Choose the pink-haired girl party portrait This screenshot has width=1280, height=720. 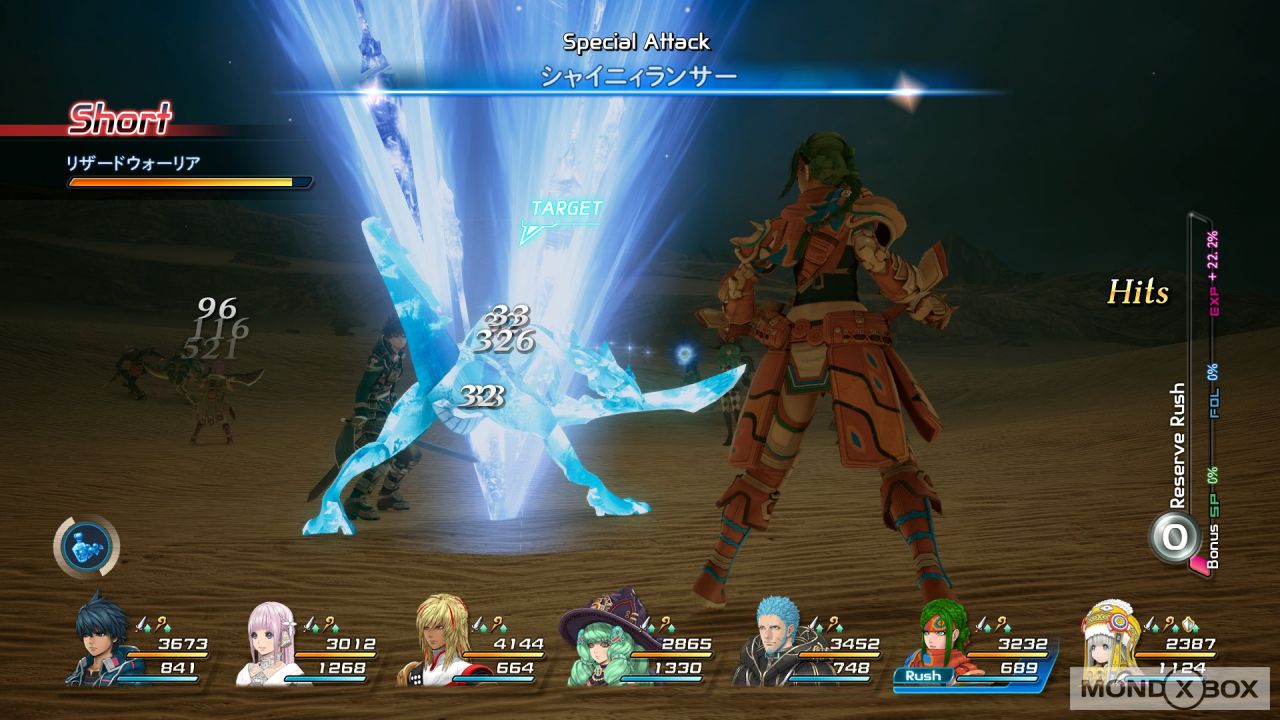pos(272,641)
